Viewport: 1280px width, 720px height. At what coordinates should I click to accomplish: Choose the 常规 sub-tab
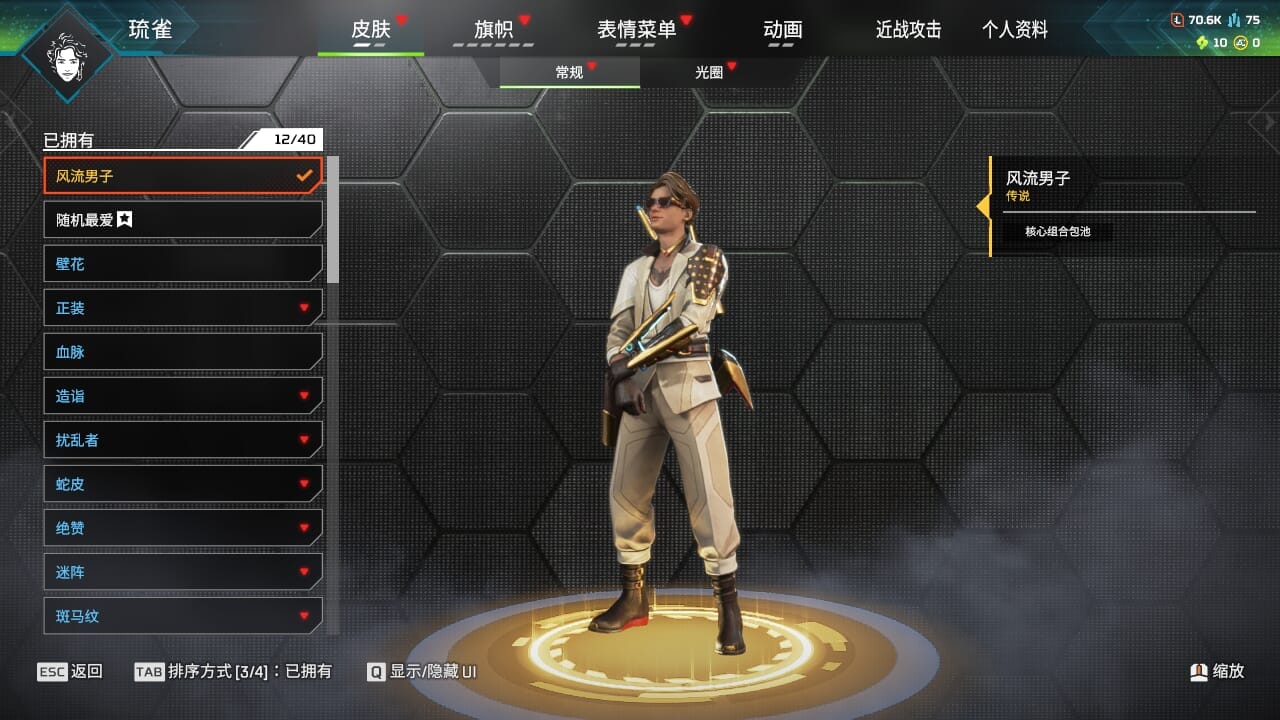pyautogui.click(x=569, y=72)
